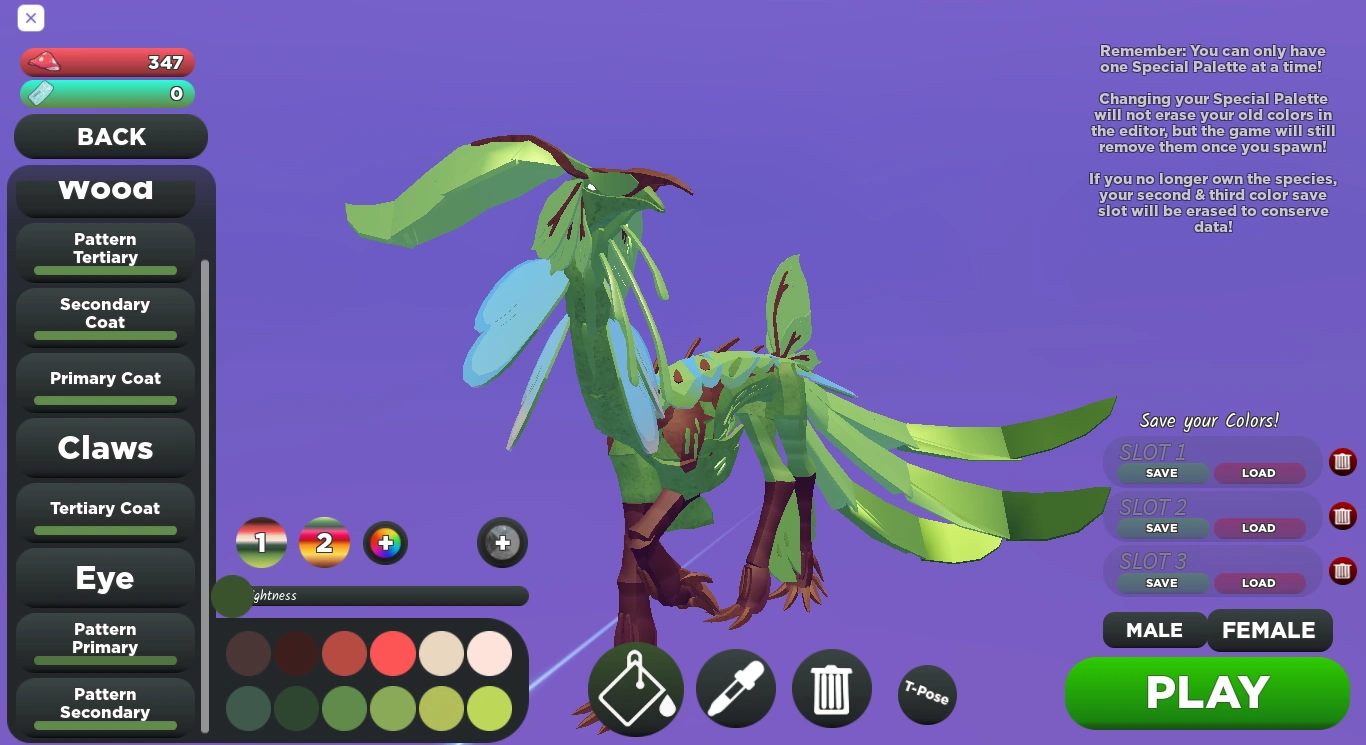1366x745 pixels.
Task: Switch the creature to MALE
Action: [1154, 630]
